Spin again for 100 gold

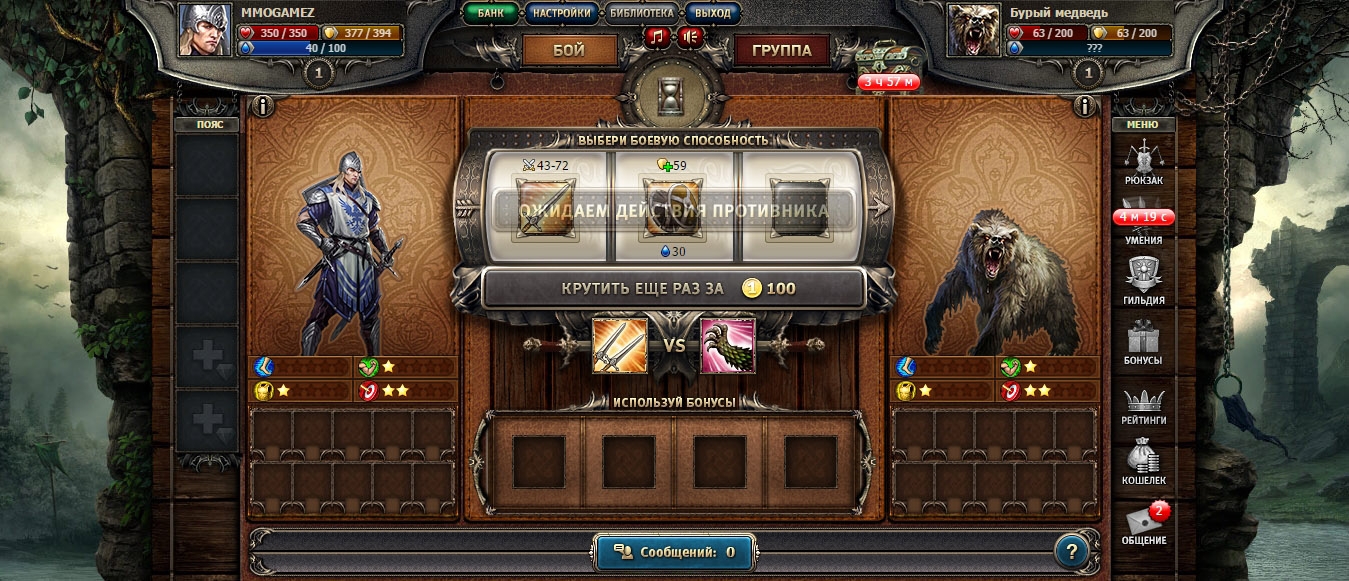click(674, 289)
